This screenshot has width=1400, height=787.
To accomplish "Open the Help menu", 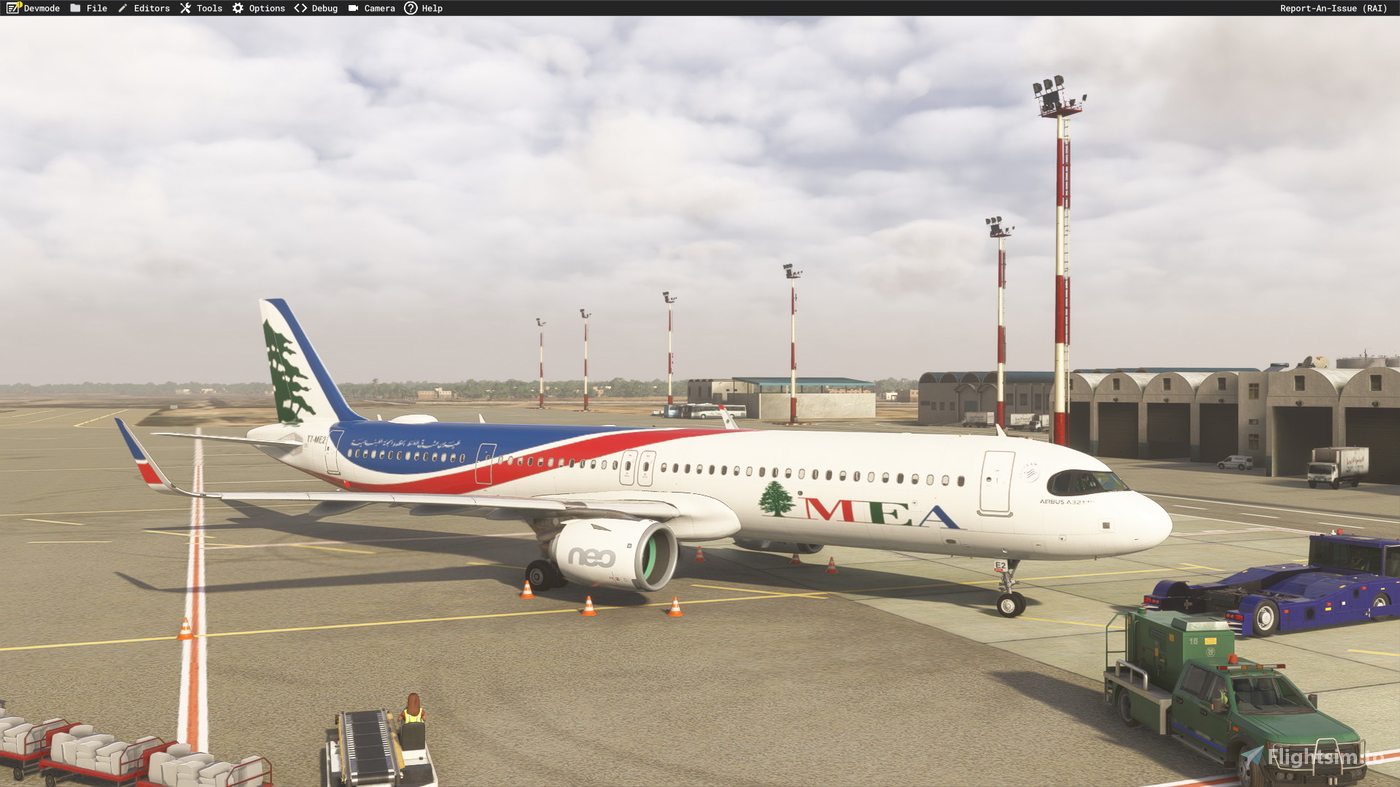I will 431,7.
